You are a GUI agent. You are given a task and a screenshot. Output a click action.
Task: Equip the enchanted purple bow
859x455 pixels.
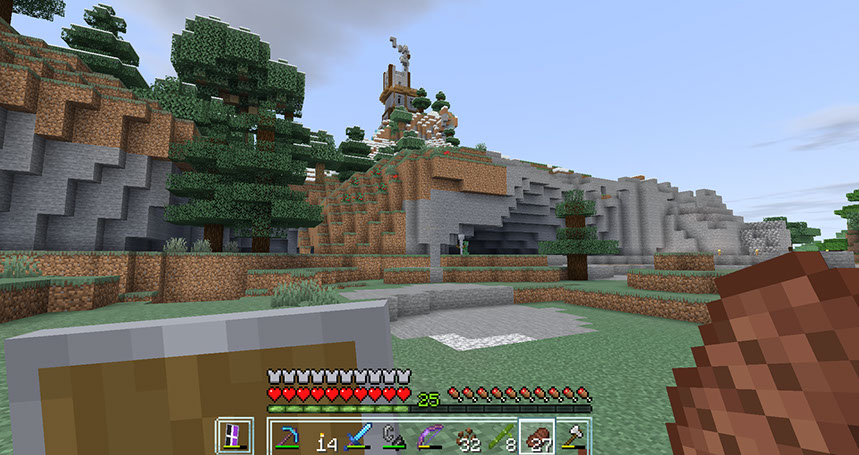coord(430,437)
